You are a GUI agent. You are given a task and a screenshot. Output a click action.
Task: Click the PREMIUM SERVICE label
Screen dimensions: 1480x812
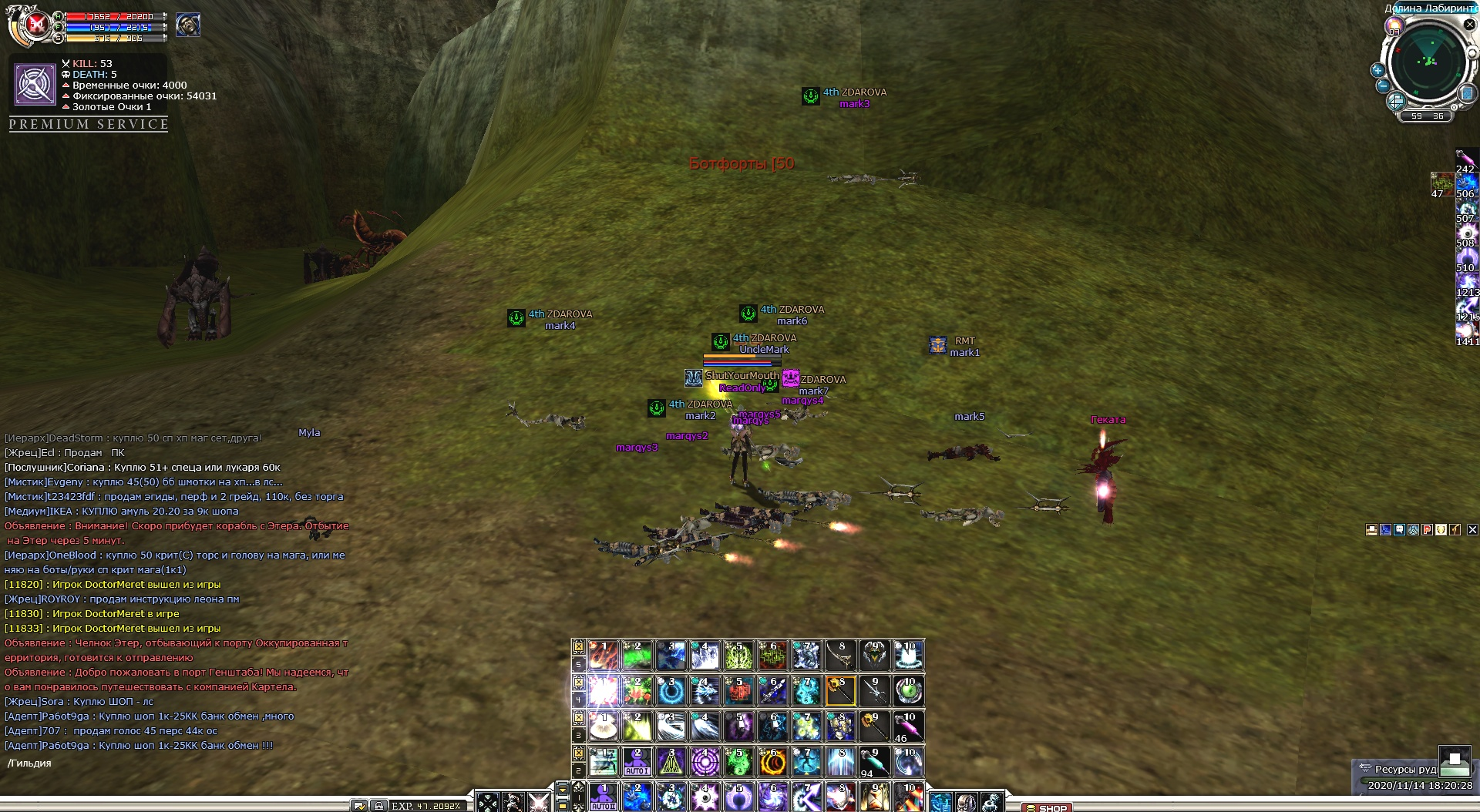[89, 124]
